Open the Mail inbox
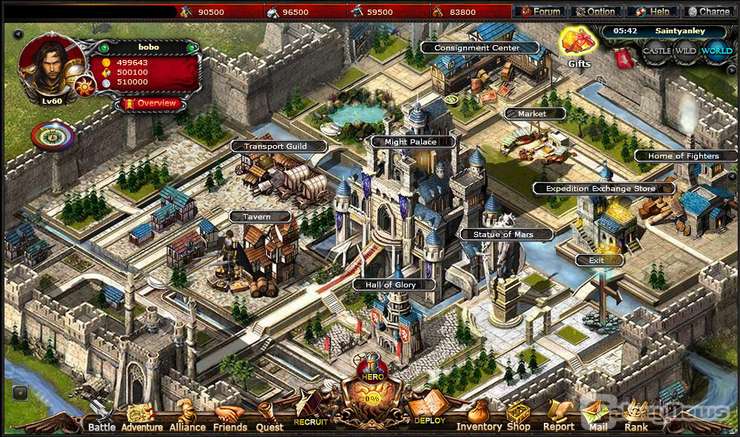Viewport: 740px width, 437px height. 597,416
